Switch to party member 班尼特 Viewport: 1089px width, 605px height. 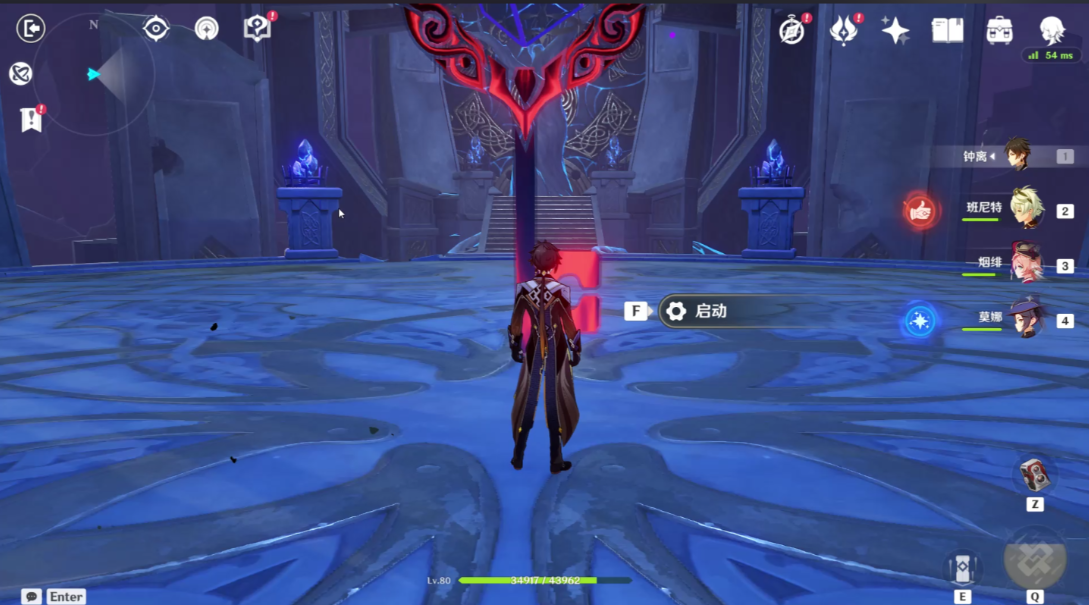[1024, 209]
